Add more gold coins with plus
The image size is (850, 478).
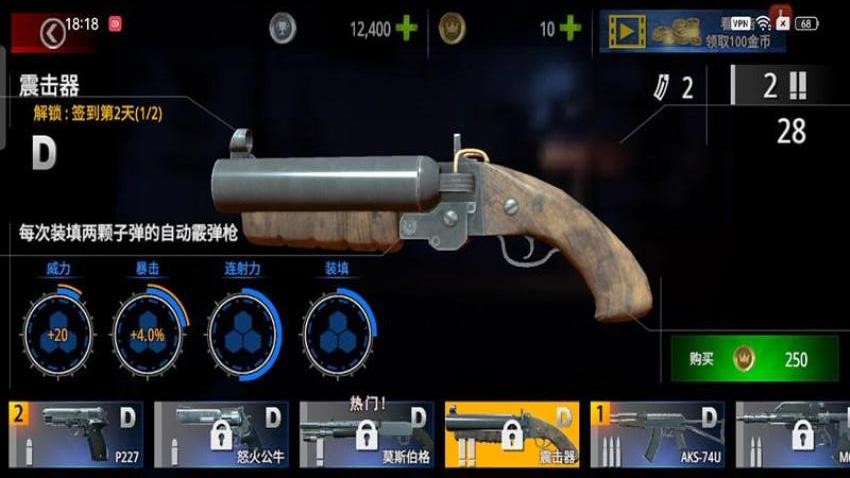tap(570, 29)
